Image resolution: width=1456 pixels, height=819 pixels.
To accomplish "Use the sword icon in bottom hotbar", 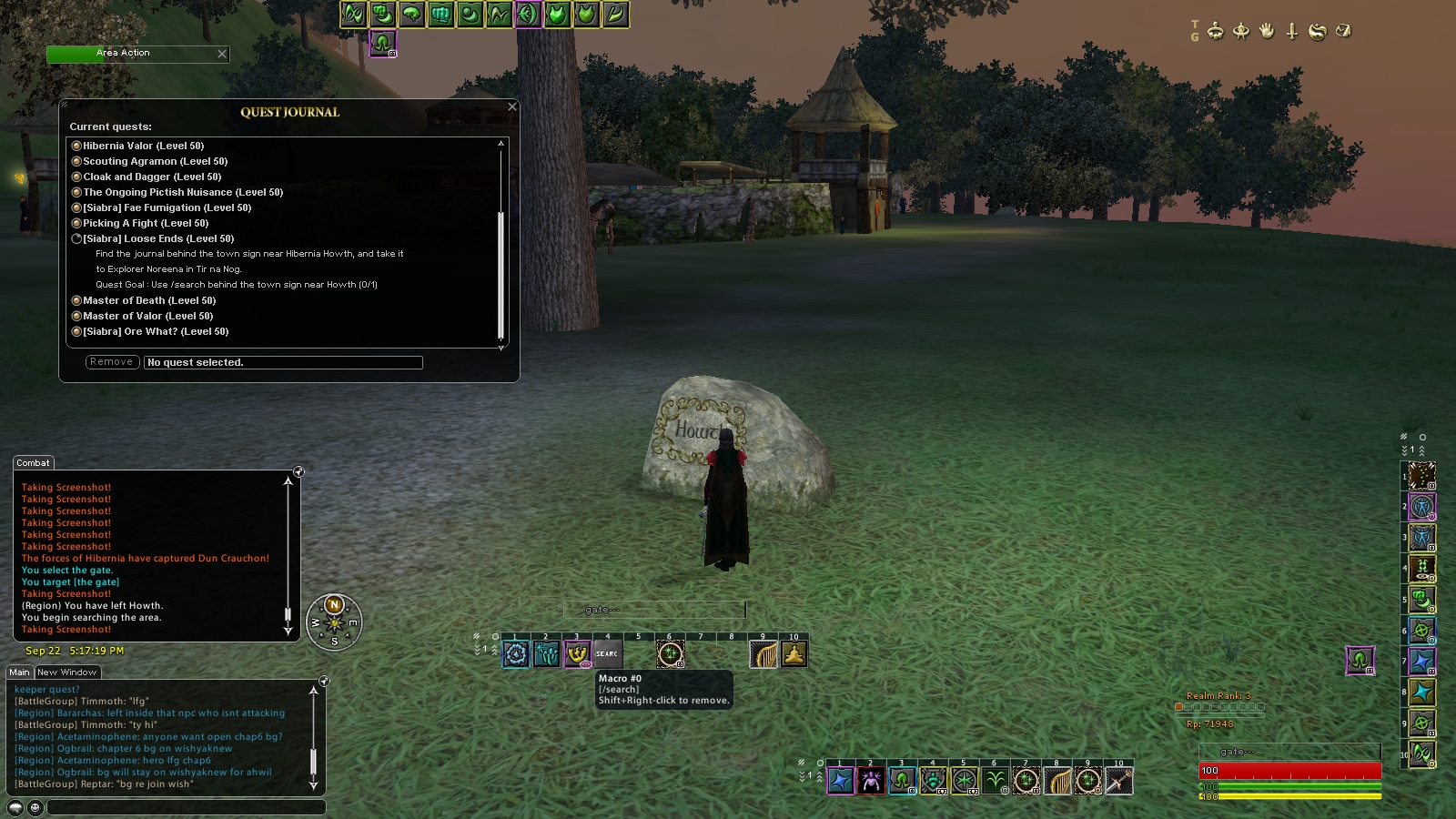I will 1119,781.
